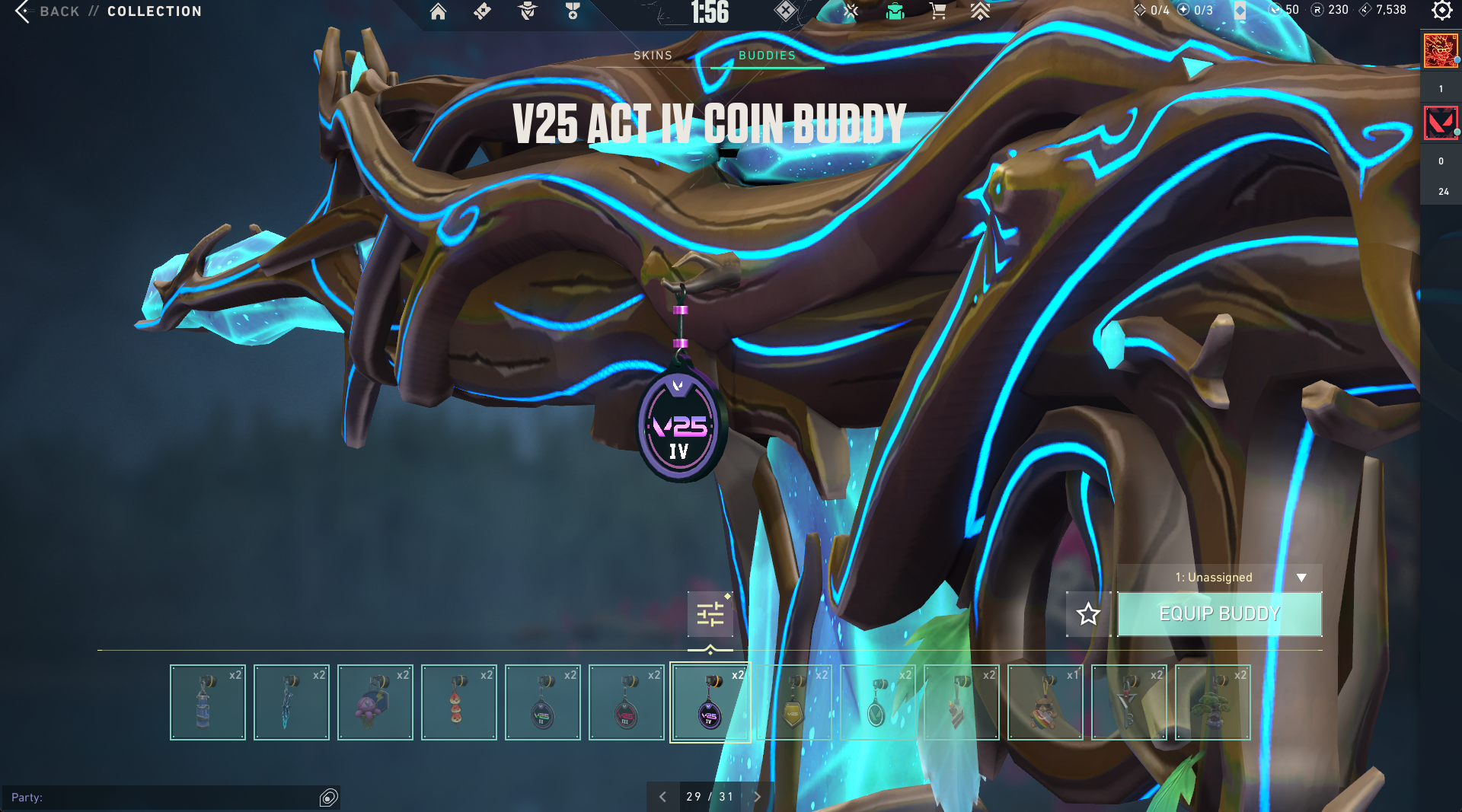
Task: Select the cake slice buddy thumbnail
Action: point(961,702)
